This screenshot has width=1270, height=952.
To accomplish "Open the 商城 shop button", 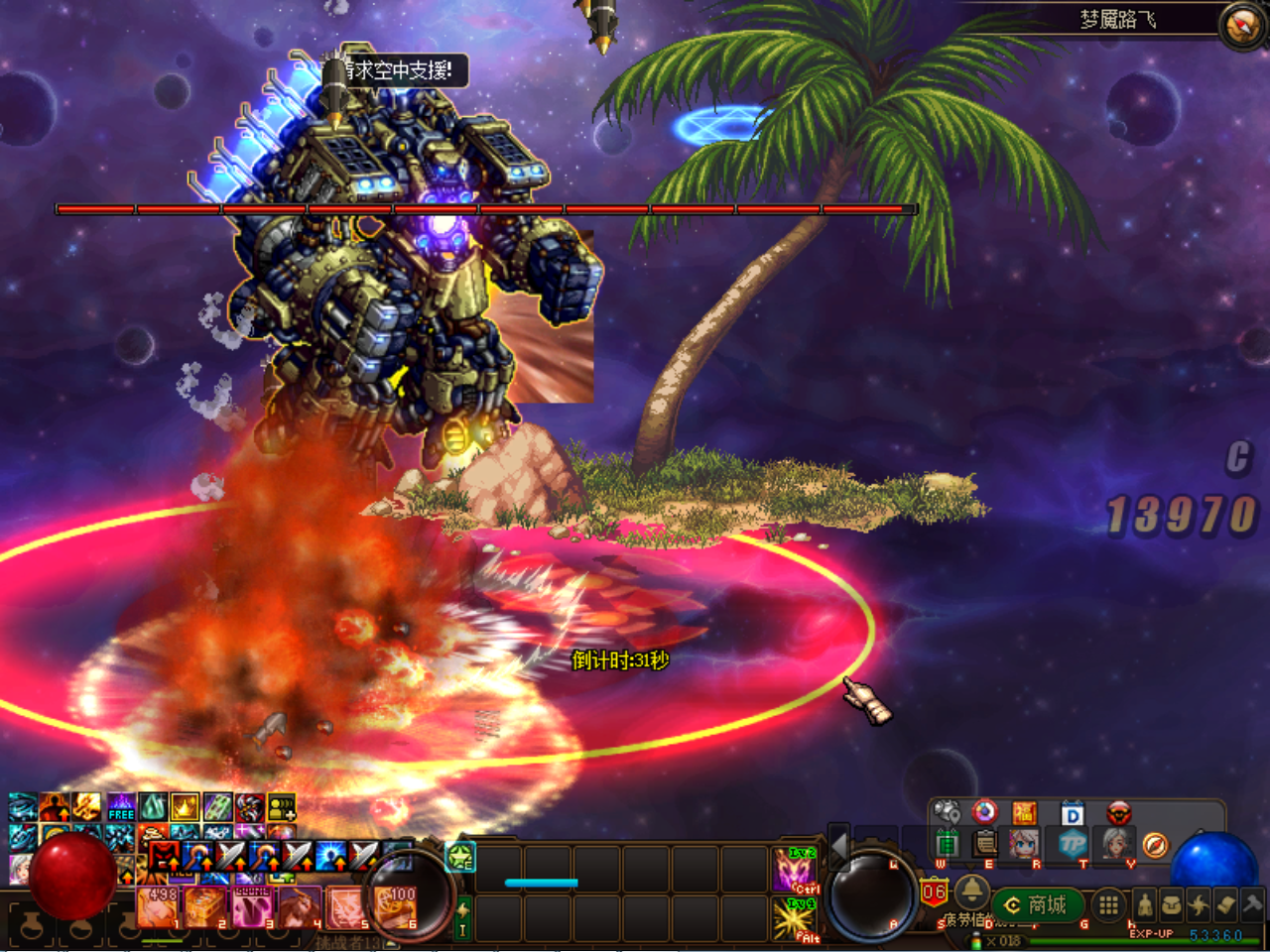I will tap(1036, 904).
